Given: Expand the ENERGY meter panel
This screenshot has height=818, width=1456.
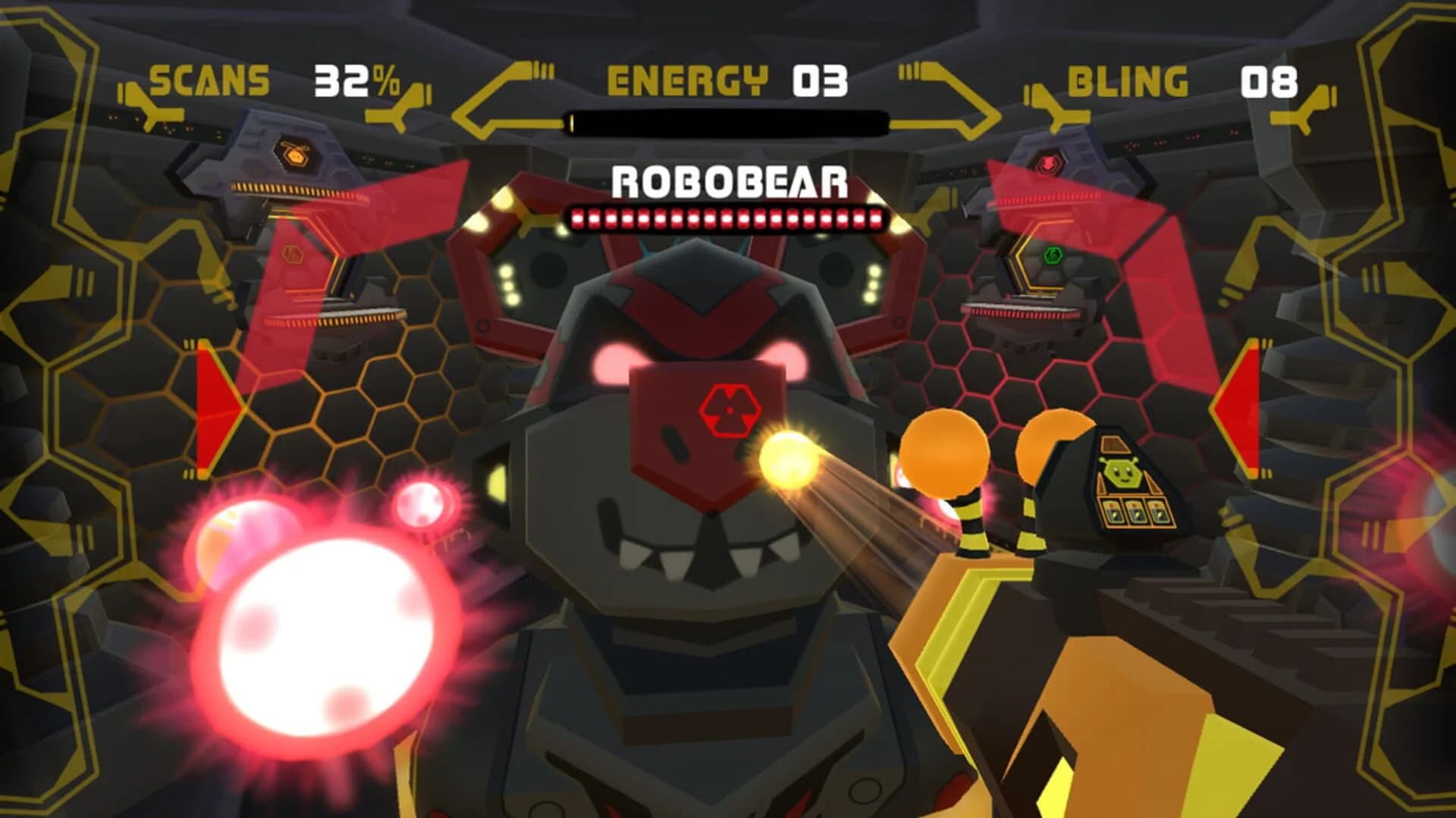Looking at the screenshot, I should pyautogui.click(x=817, y=80).
